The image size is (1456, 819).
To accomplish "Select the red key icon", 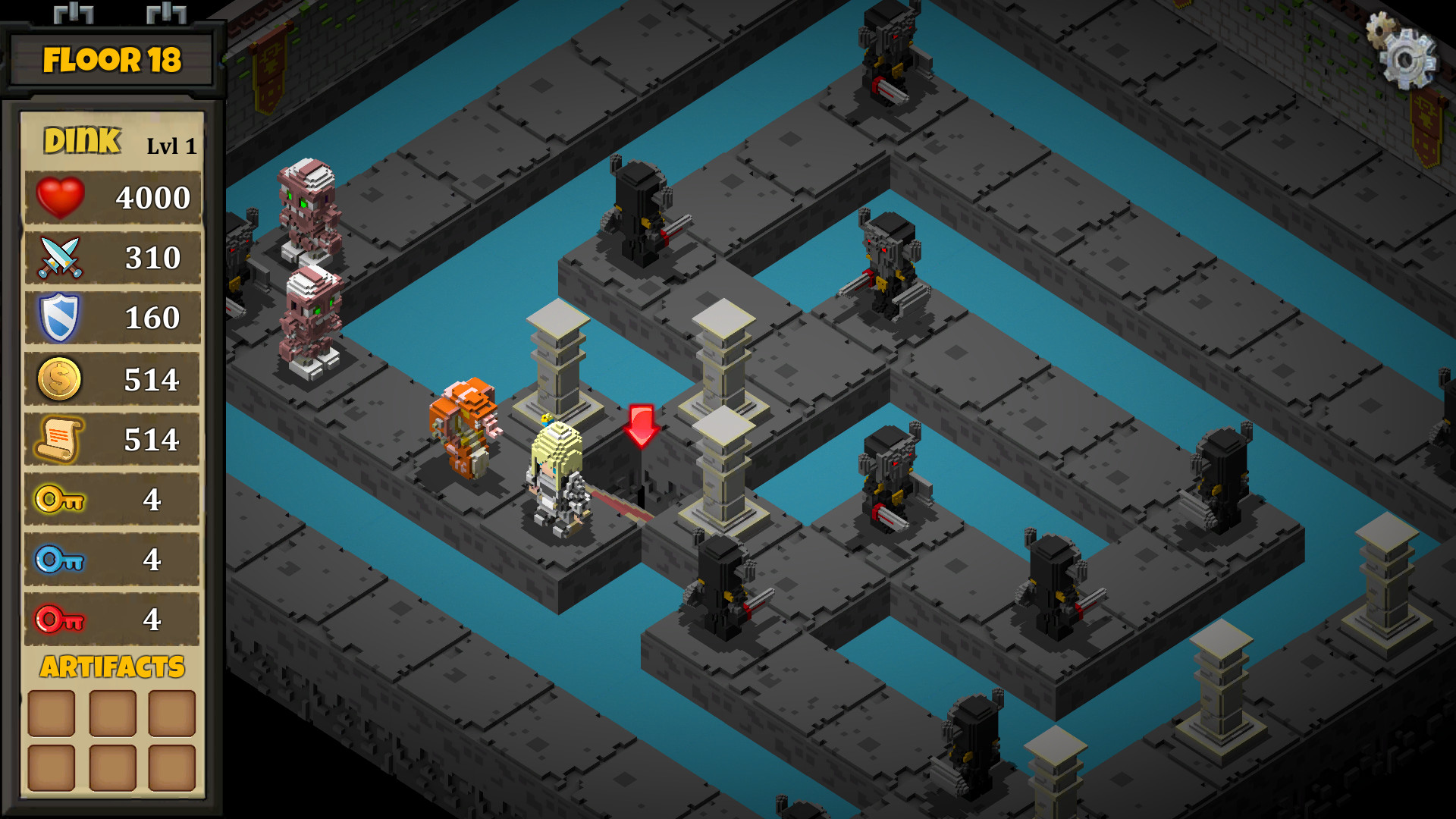I will point(59,619).
